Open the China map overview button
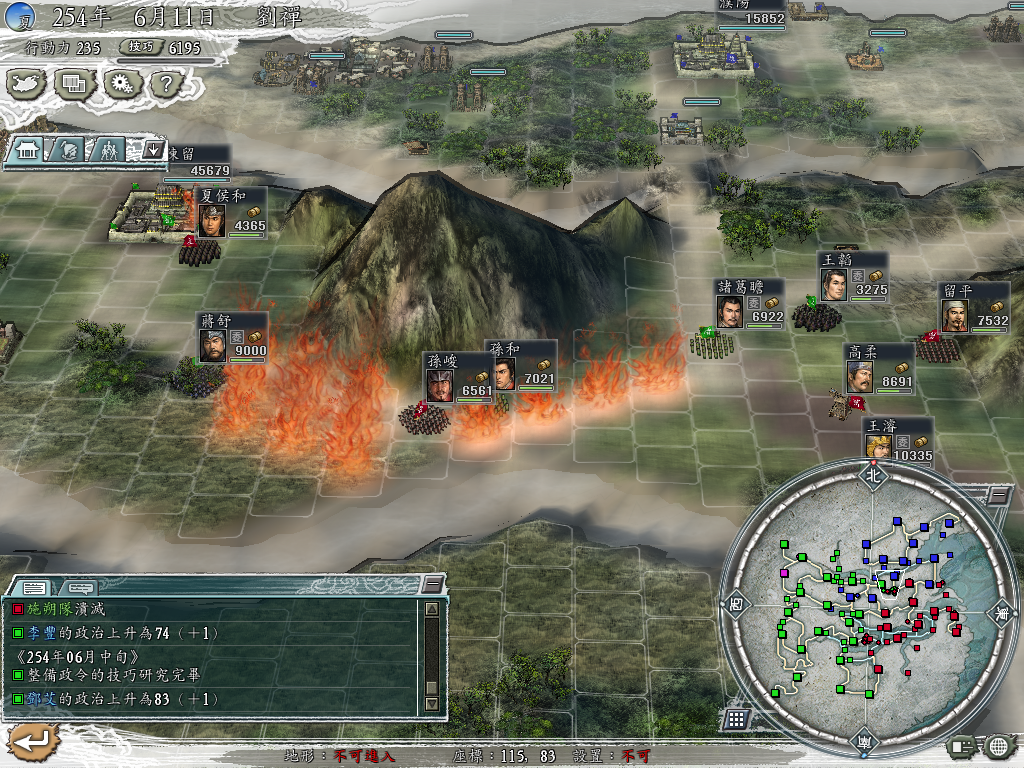 point(26,84)
